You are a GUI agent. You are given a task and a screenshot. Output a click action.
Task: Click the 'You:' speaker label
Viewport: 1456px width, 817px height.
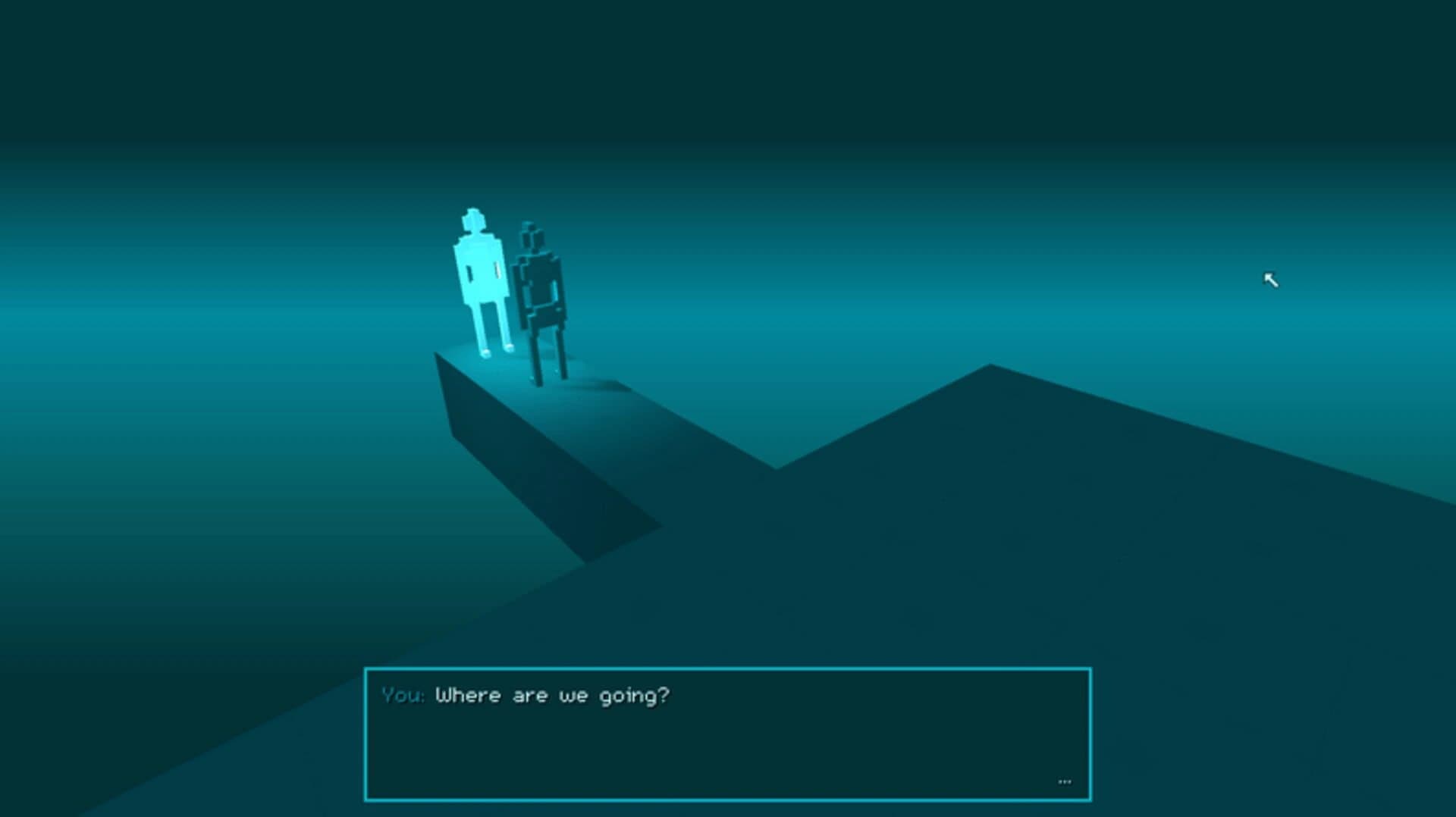coord(403,694)
